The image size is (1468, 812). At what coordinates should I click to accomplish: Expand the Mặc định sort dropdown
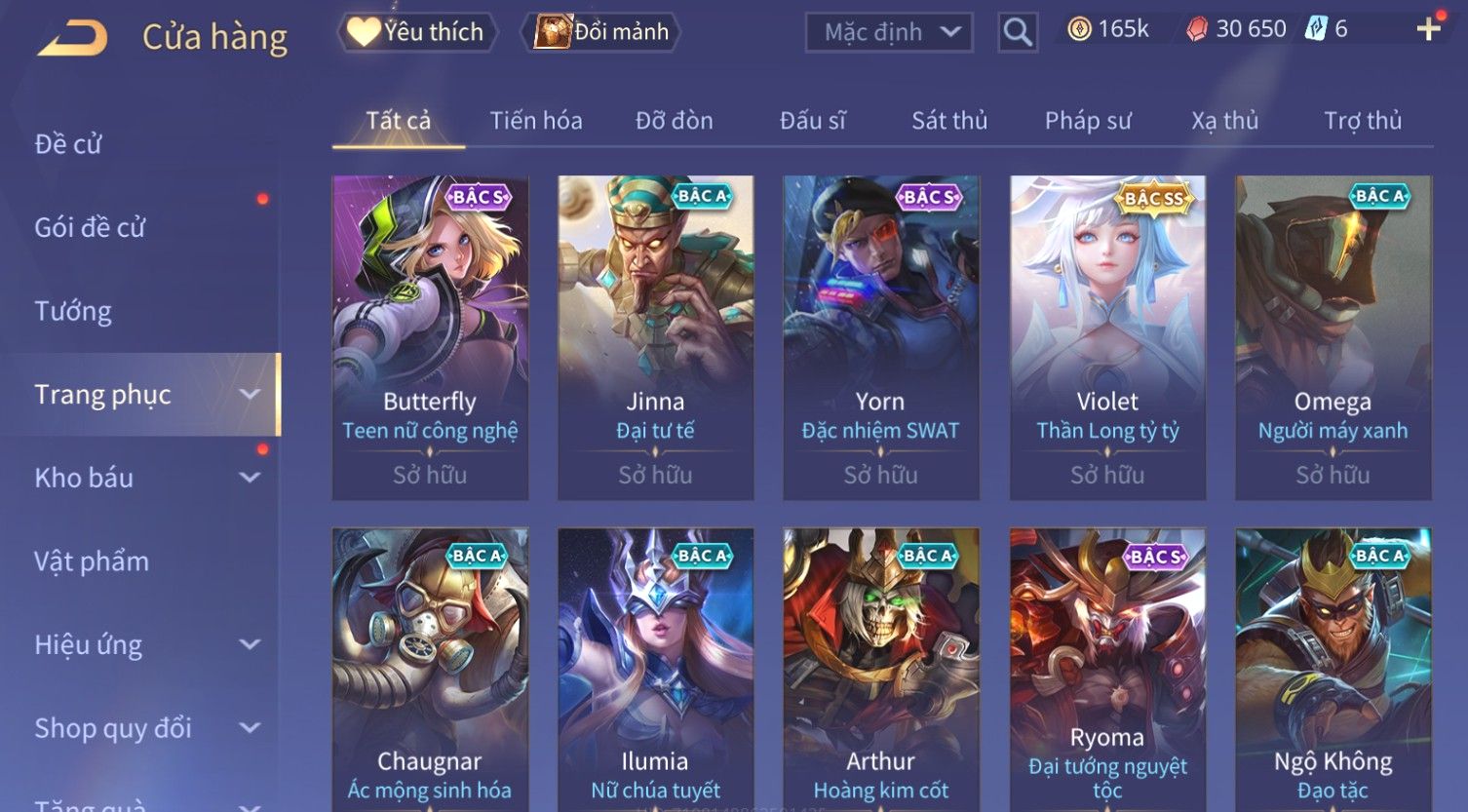tap(889, 32)
